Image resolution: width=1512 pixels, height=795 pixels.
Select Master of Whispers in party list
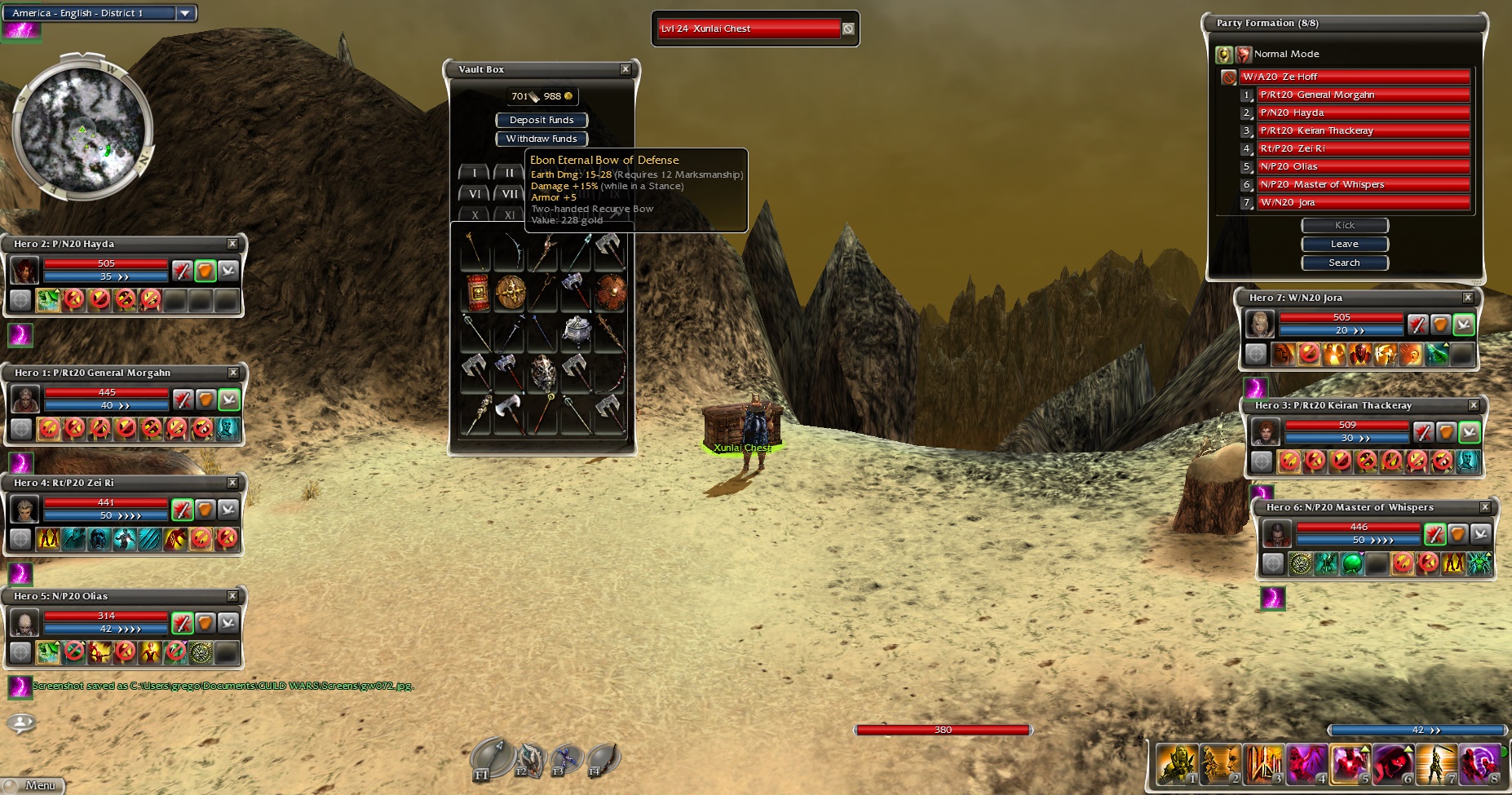click(1363, 184)
